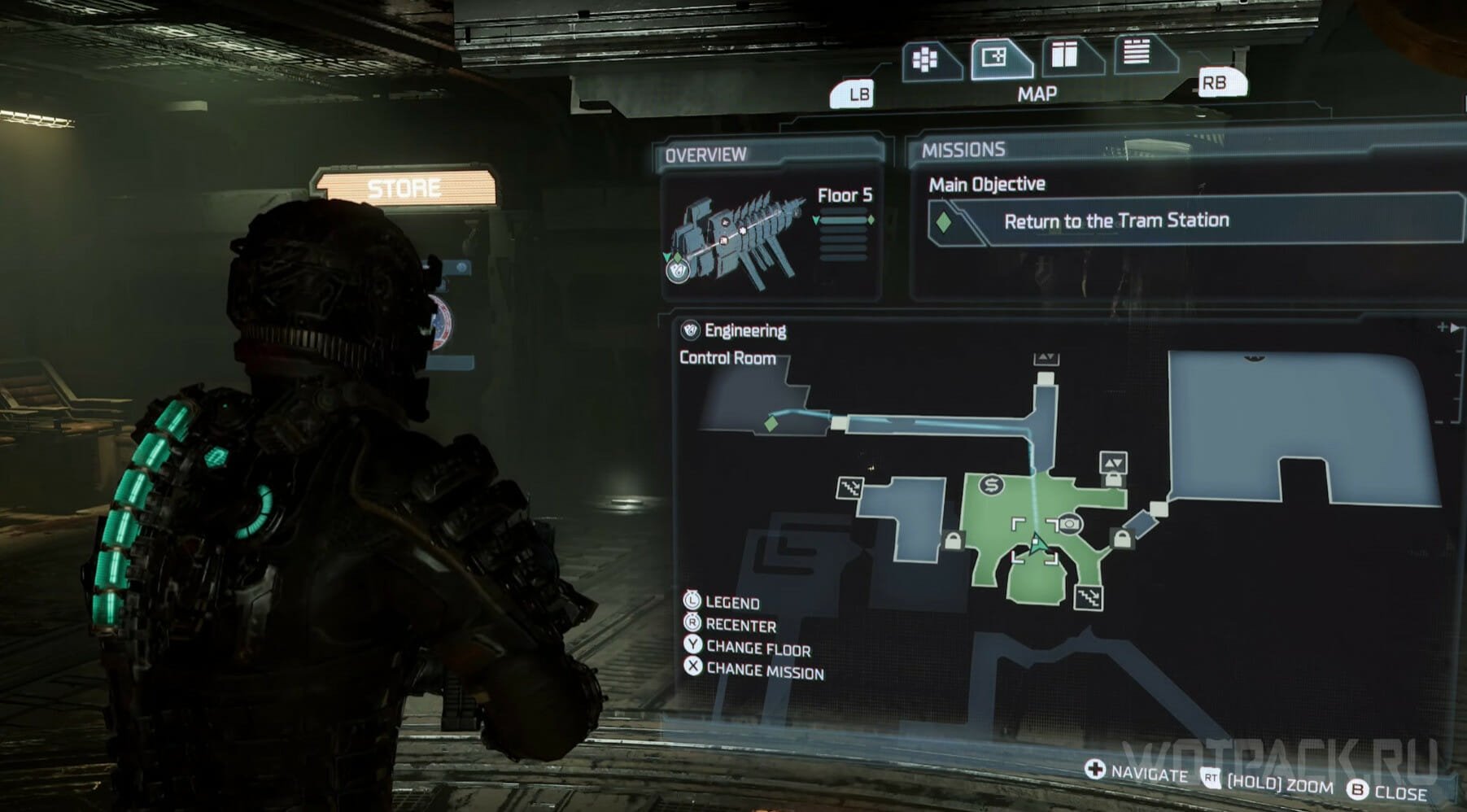Switch to the book-shaped tab
Screen dimensions: 1467x812
(x=1065, y=55)
